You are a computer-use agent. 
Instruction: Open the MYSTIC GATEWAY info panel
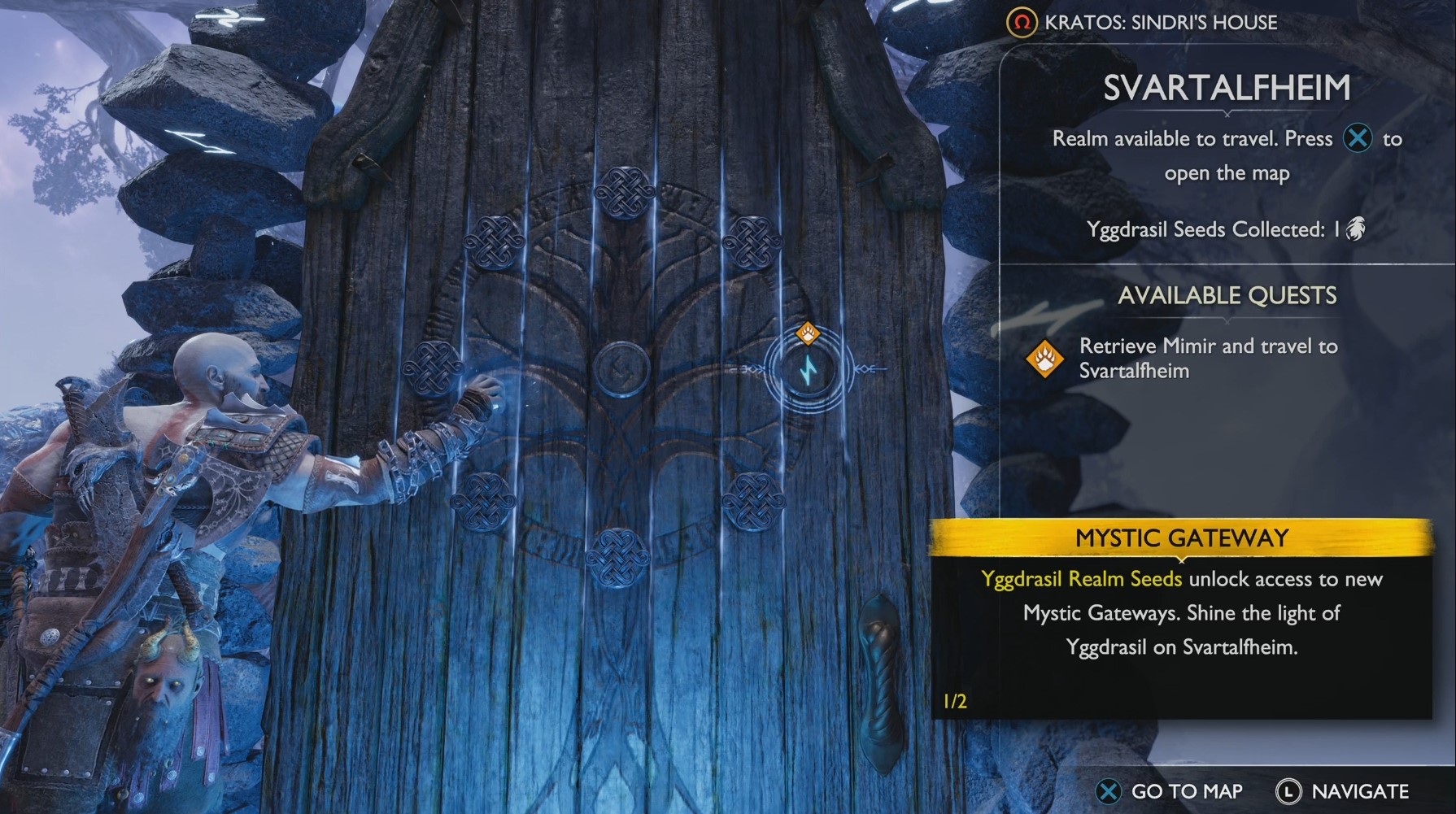[x=1182, y=538]
